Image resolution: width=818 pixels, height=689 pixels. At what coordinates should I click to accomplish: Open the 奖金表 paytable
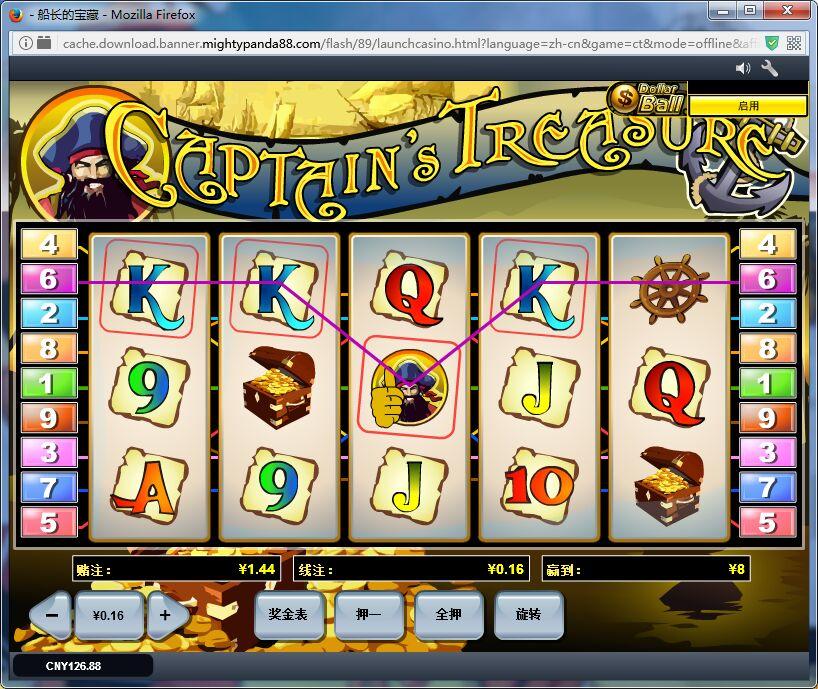tap(288, 614)
